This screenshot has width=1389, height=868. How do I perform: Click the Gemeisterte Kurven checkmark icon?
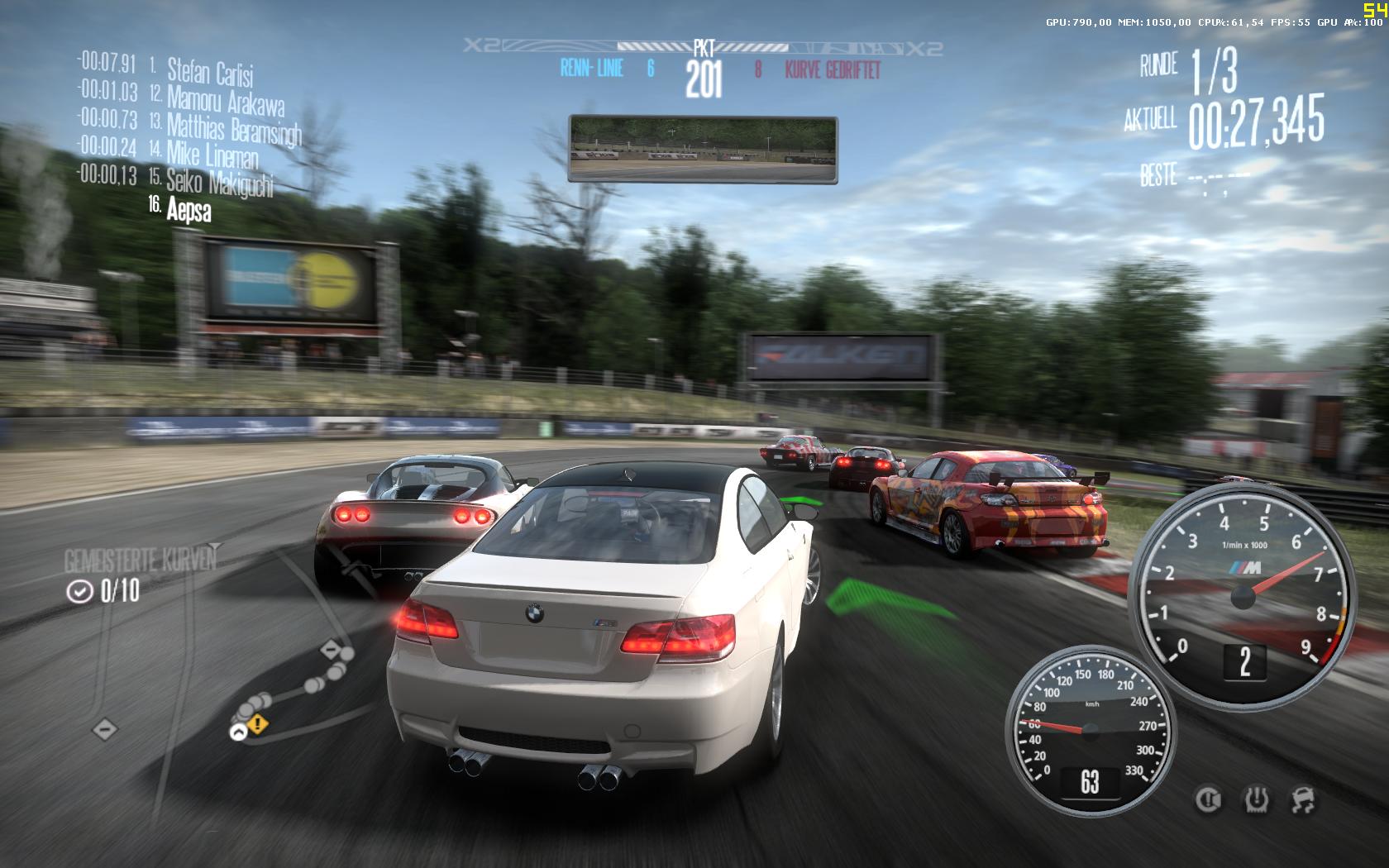click(x=79, y=591)
